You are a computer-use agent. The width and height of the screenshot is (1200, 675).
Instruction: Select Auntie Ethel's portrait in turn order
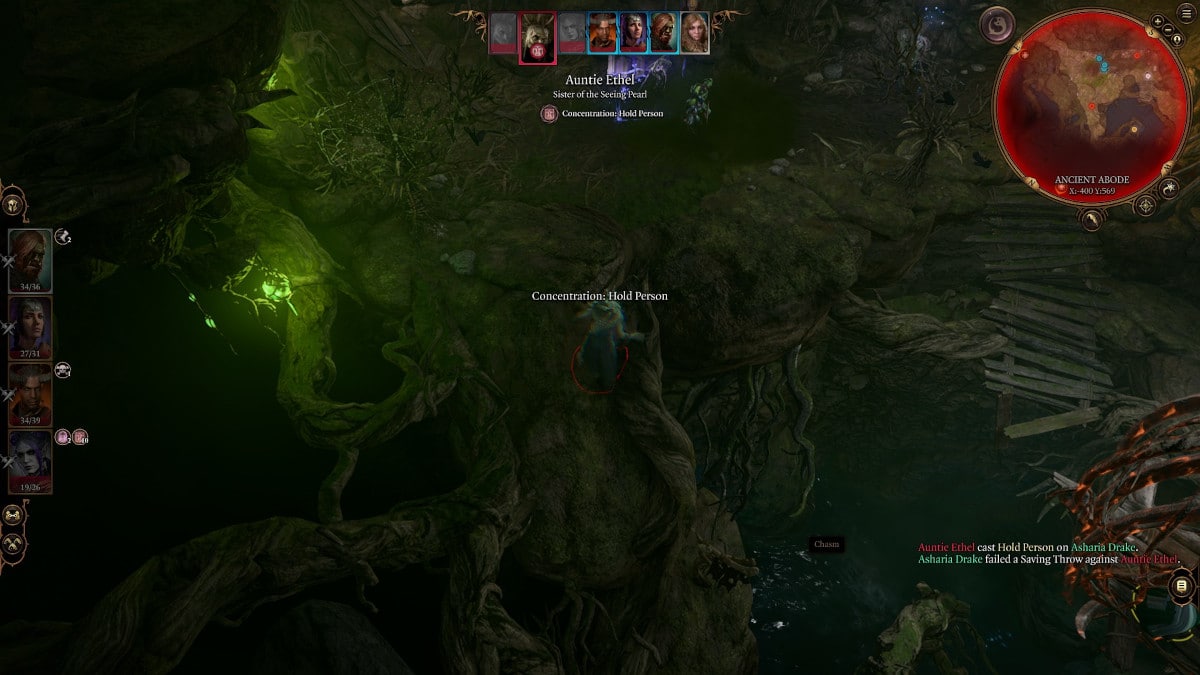tap(537, 35)
